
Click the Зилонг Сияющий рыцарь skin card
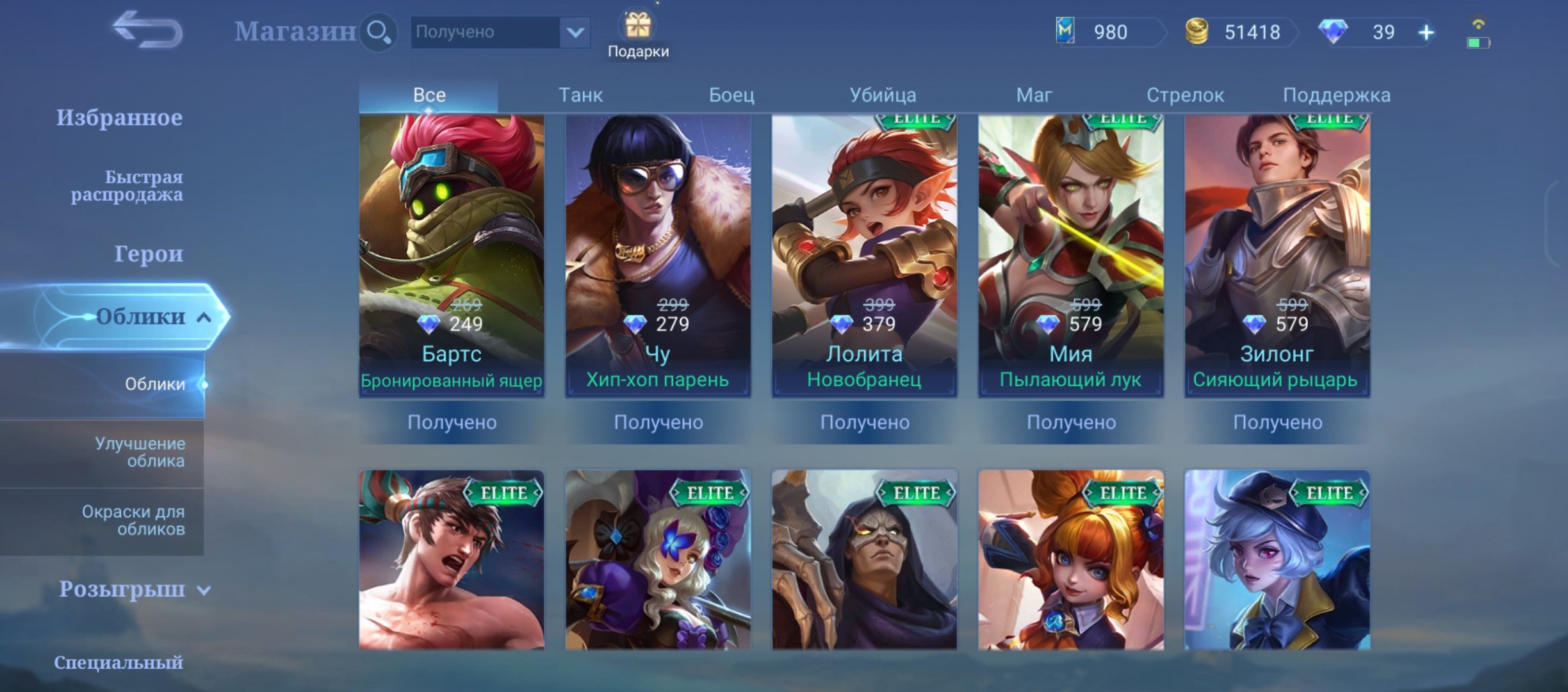(x=1277, y=256)
